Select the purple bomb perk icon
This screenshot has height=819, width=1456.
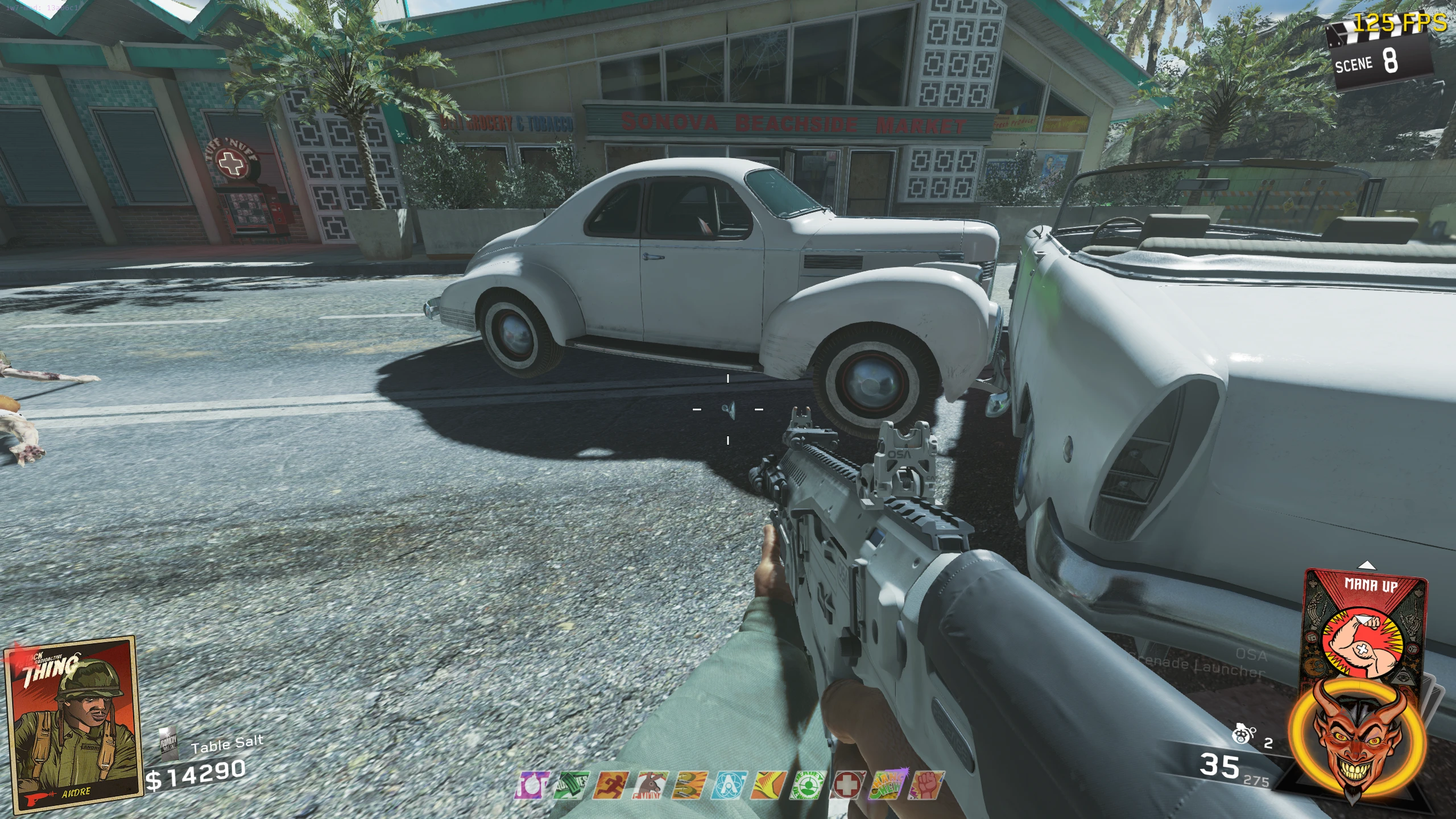pos(533,786)
